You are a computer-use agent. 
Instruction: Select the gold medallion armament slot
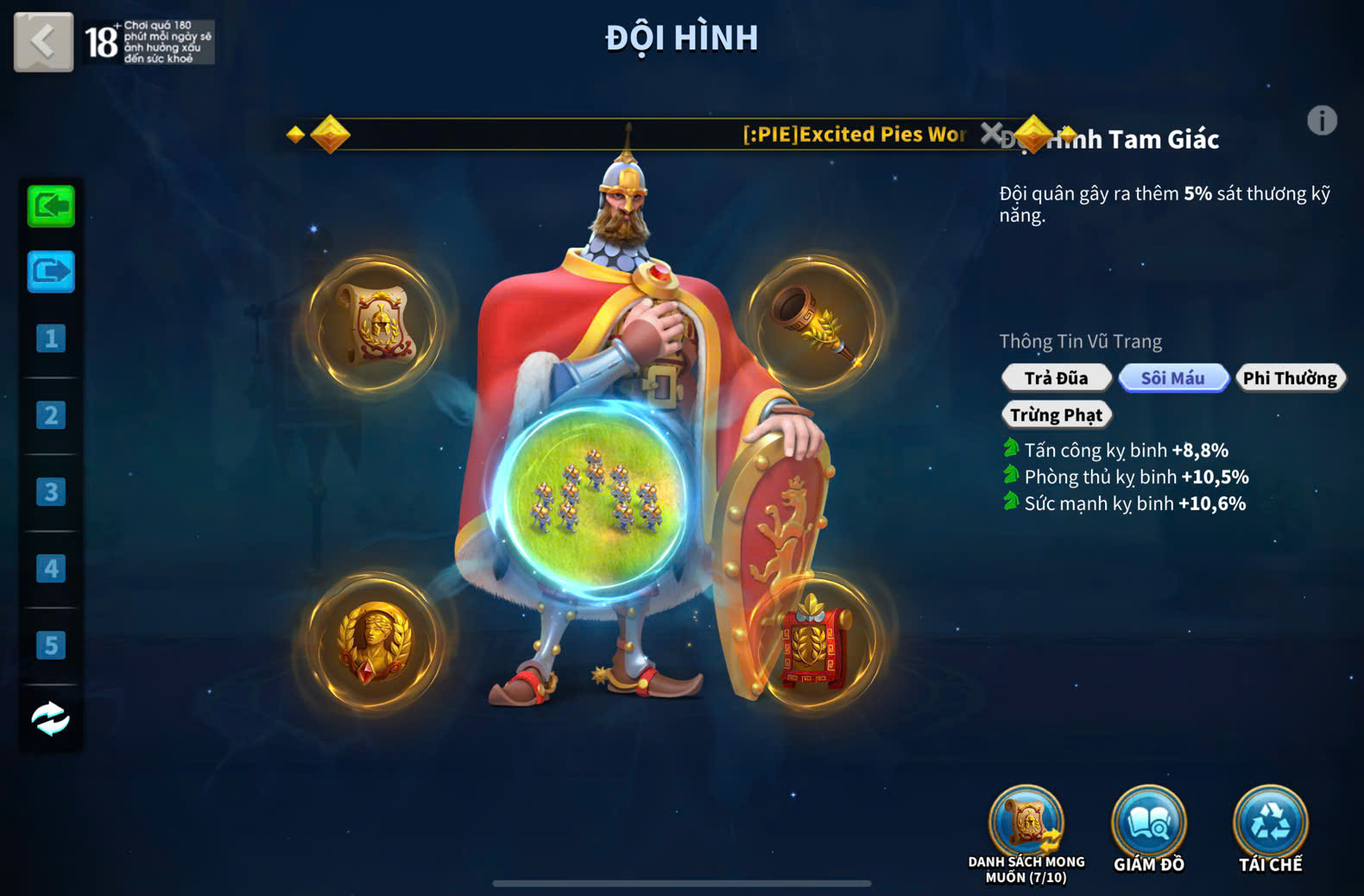click(376, 642)
